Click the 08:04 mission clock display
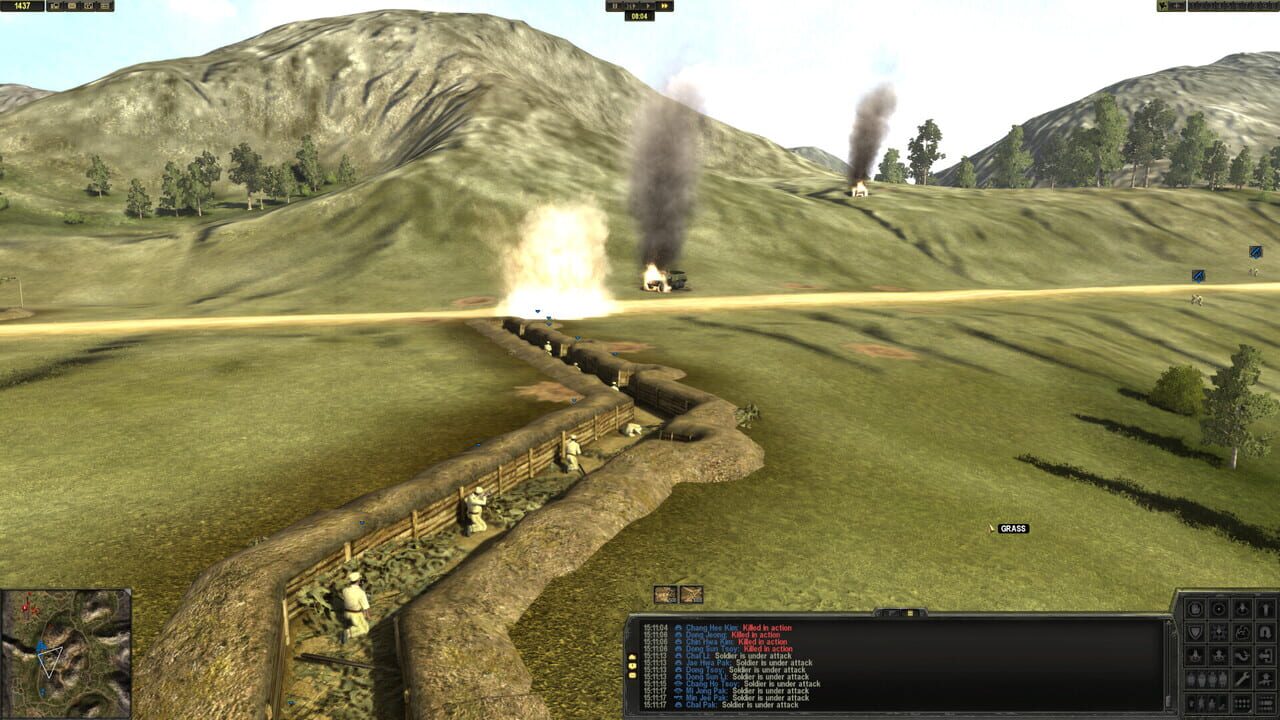The image size is (1280, 720). pos(640,16)
